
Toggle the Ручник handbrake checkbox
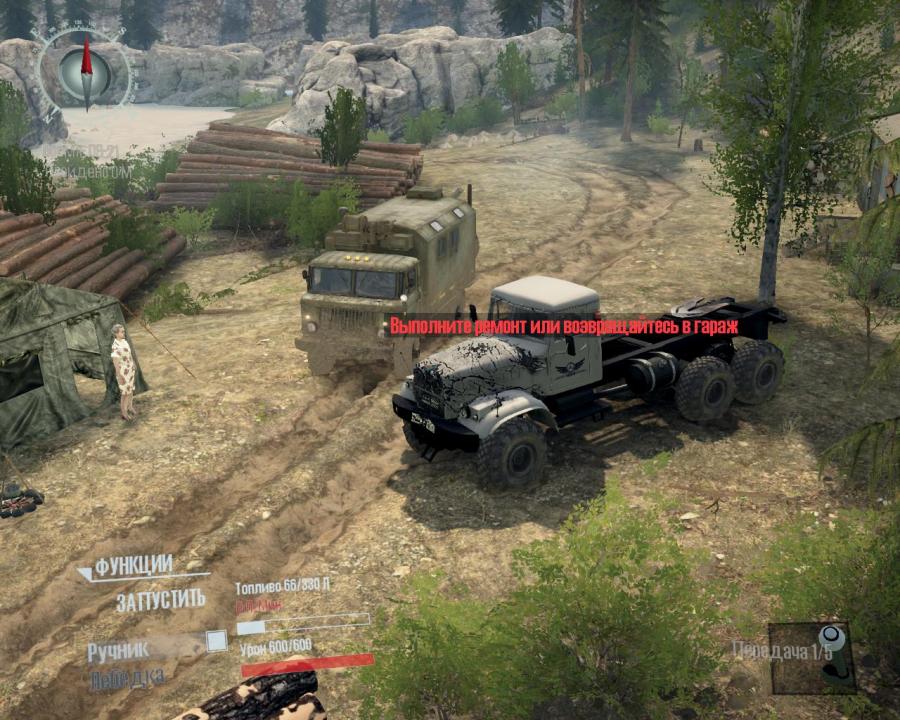coord(216,642)
